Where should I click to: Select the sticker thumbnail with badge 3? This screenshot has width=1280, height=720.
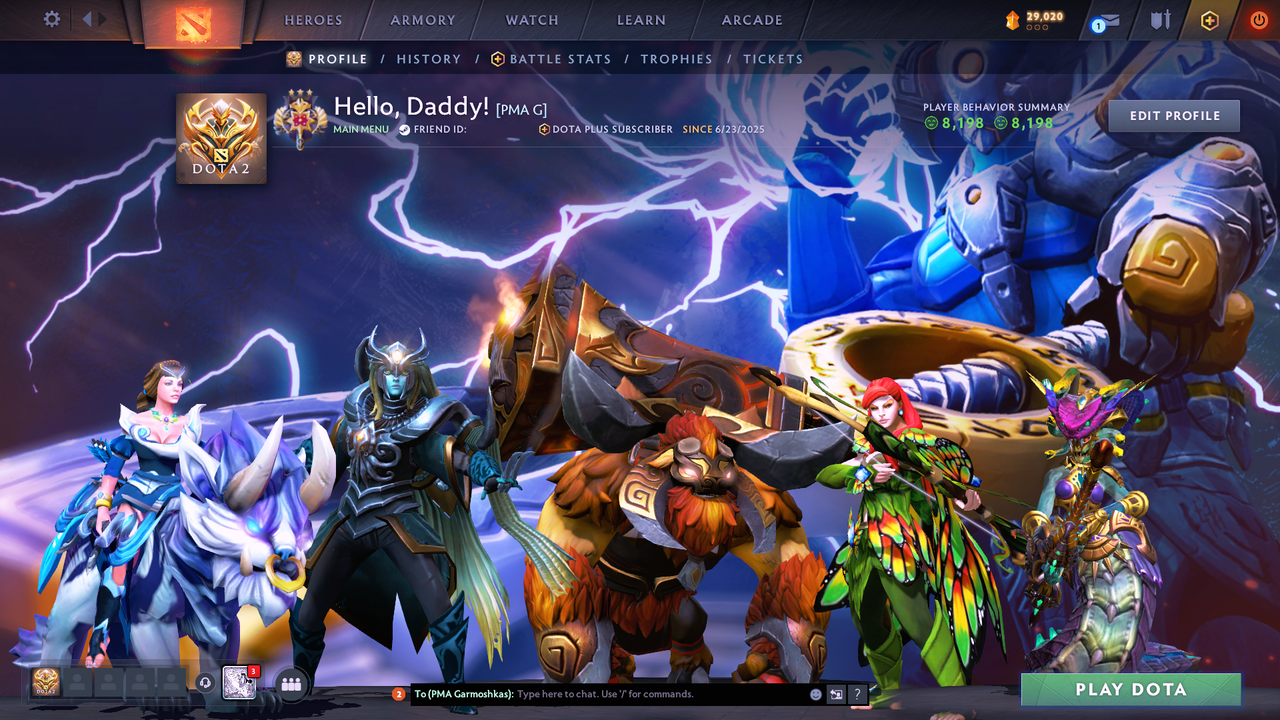[x=239, y=684]
